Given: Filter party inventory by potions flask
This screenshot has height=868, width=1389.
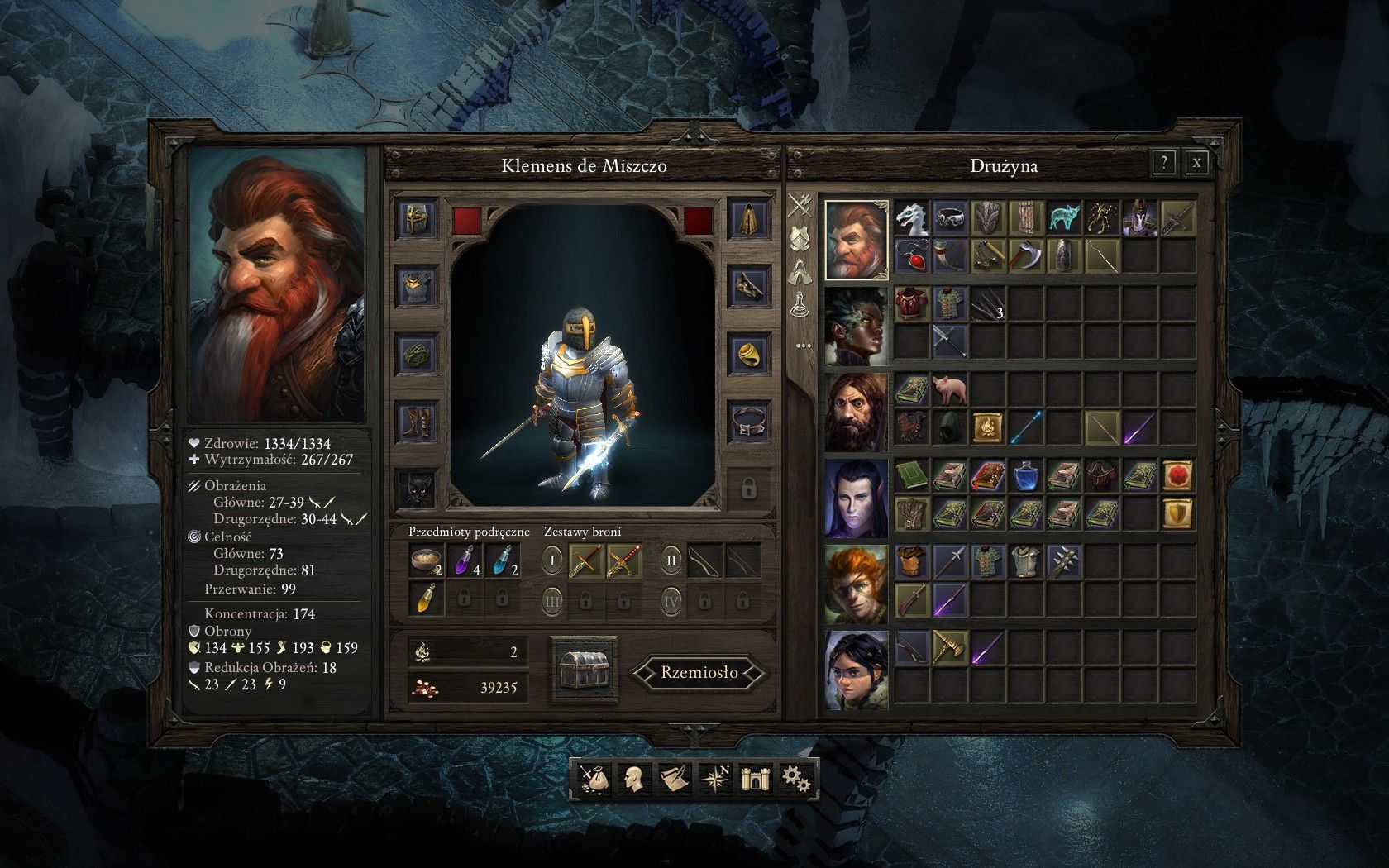Looking at the screenshot, I should tap(799, 304).
